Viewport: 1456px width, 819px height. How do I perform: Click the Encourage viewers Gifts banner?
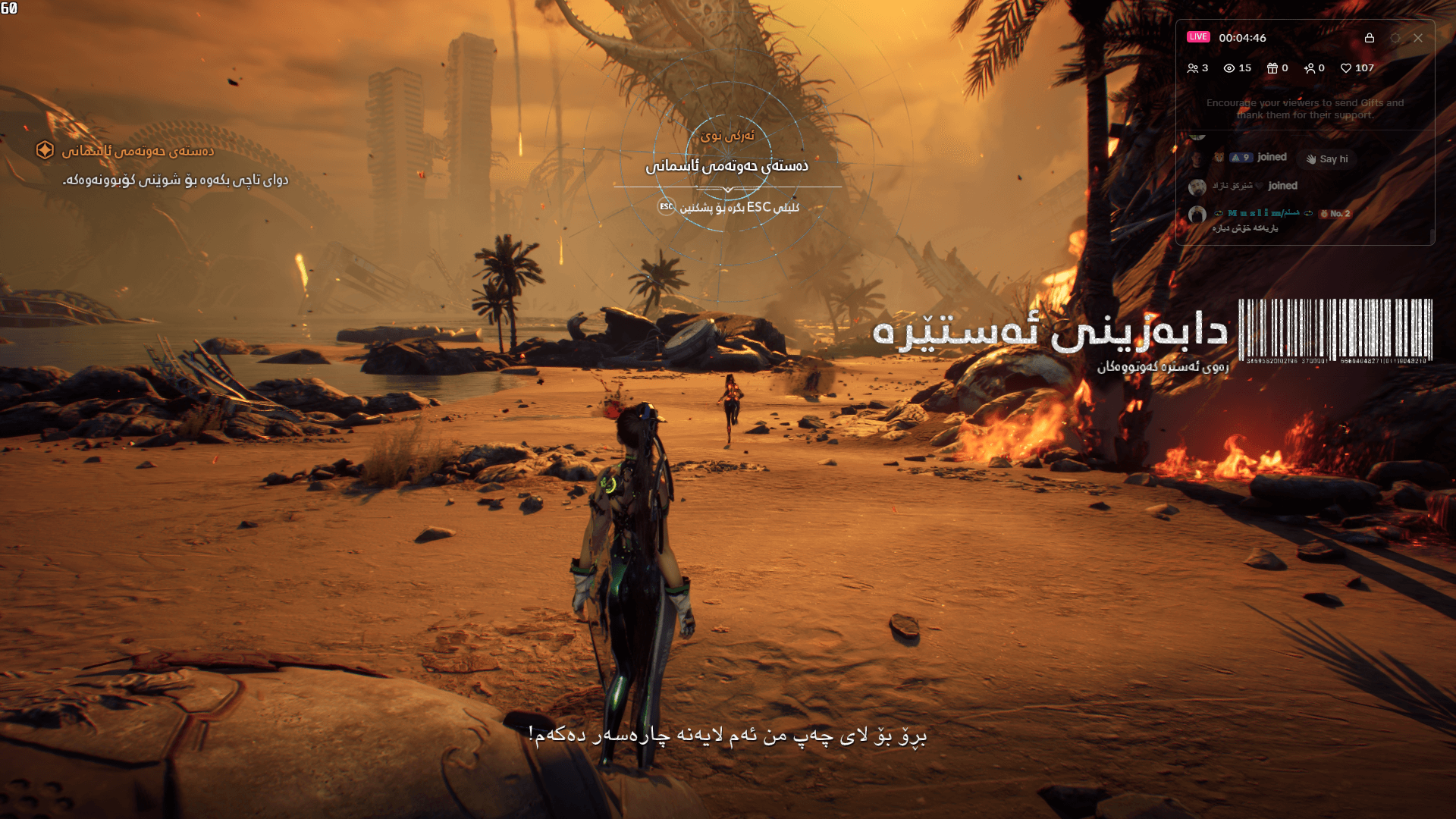pyautogui.click(x=1306, y=108)
